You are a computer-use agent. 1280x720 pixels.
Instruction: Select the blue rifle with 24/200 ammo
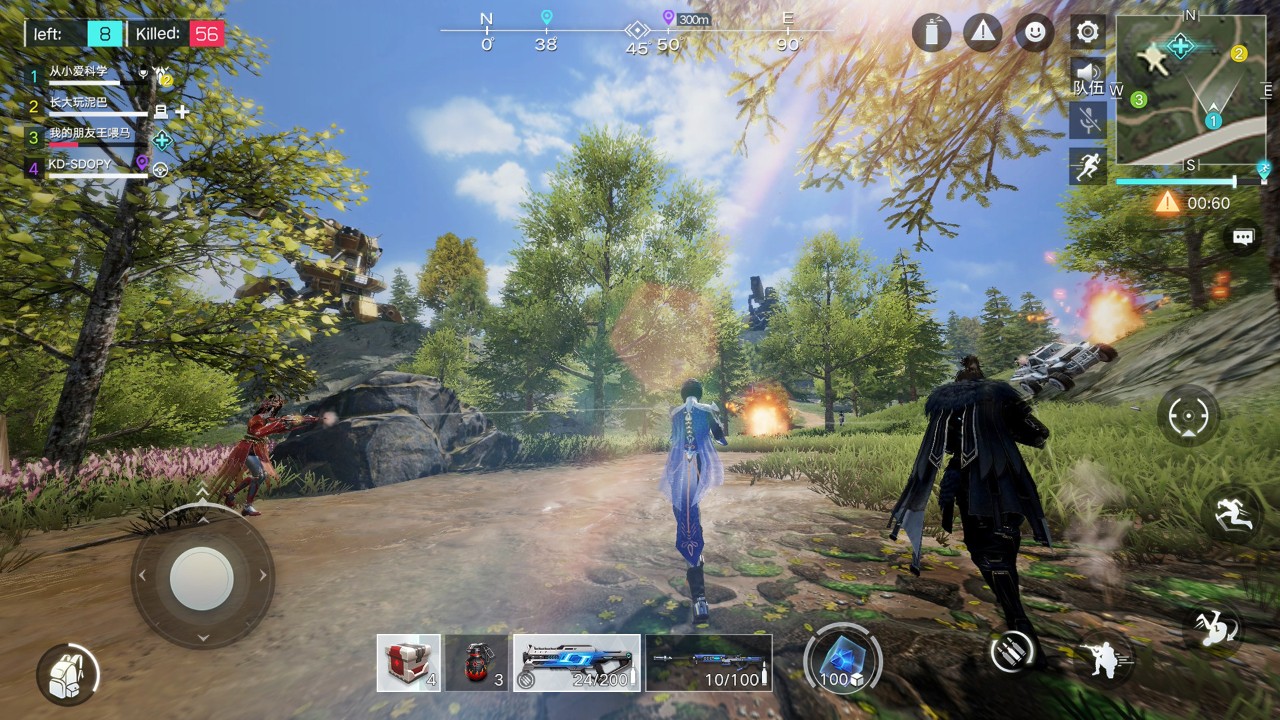coord(577,662)
